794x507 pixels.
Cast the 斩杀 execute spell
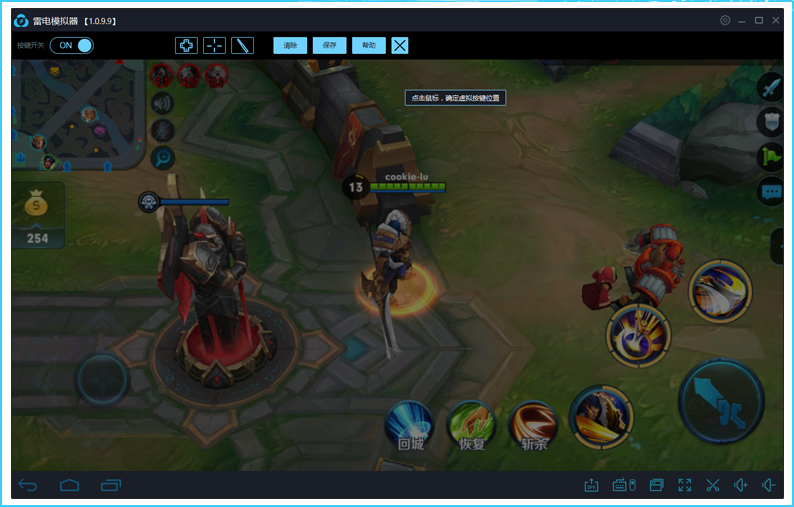click(533, 424)
